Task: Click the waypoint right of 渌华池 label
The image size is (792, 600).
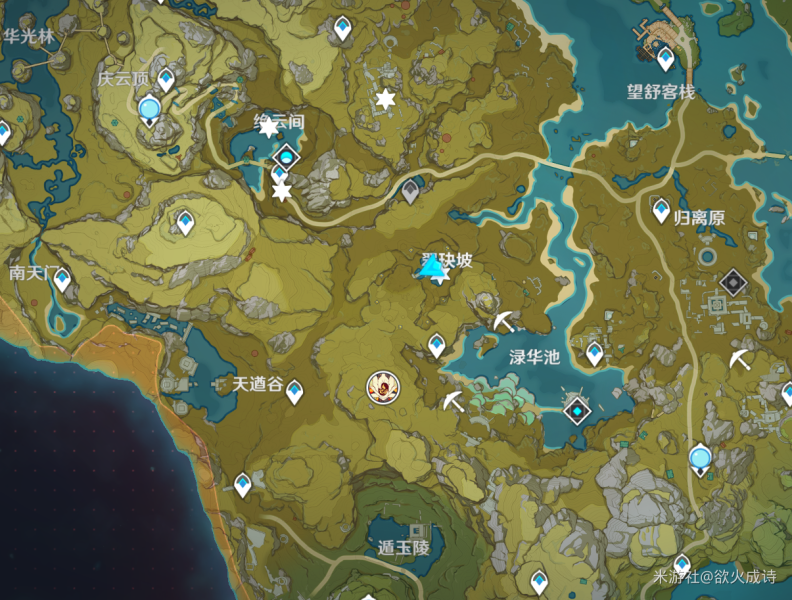Action: pyautogui.click(x=595, y=352)
